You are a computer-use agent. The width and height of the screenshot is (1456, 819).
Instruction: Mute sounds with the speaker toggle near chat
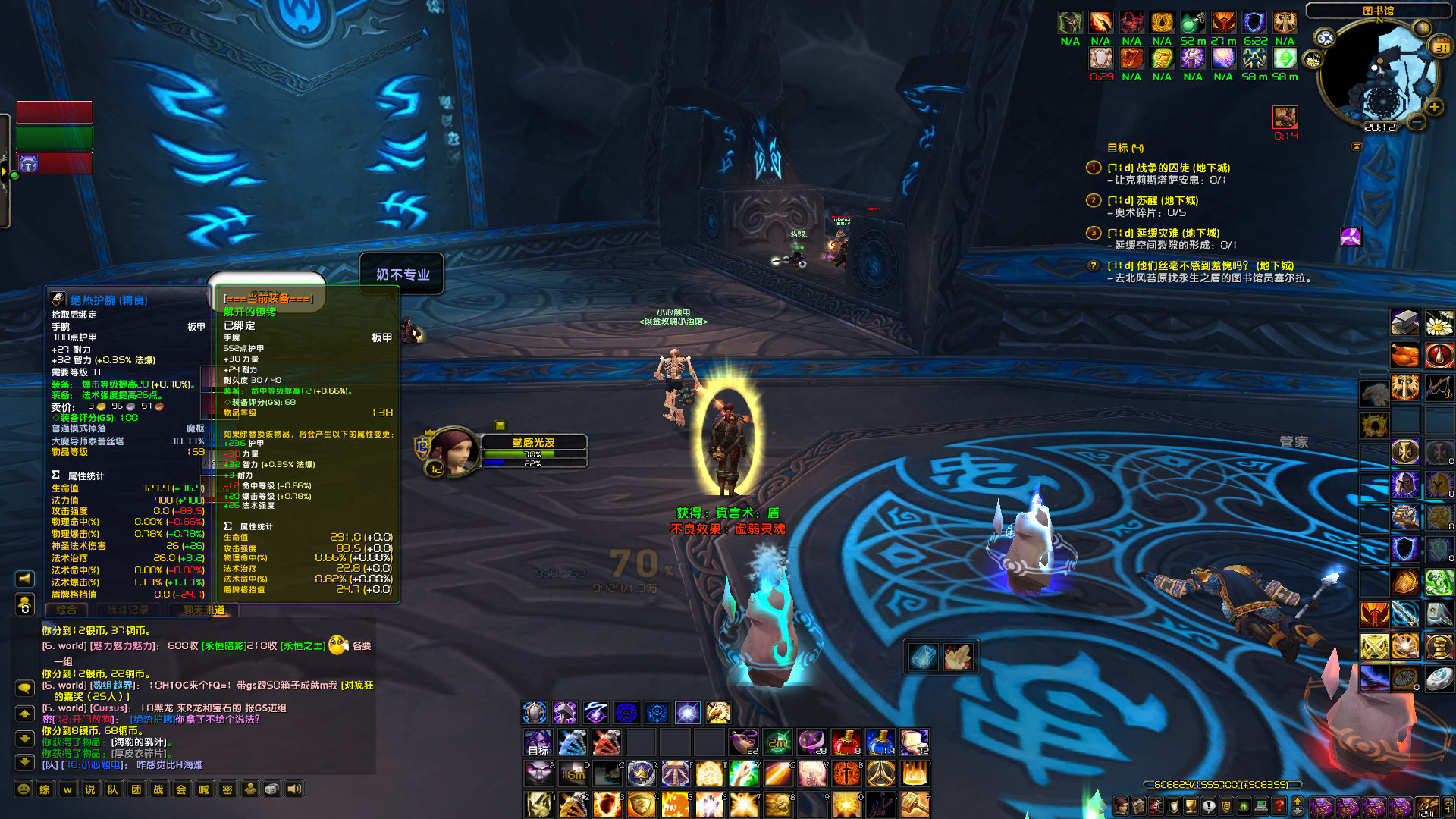tap(294, 789)
